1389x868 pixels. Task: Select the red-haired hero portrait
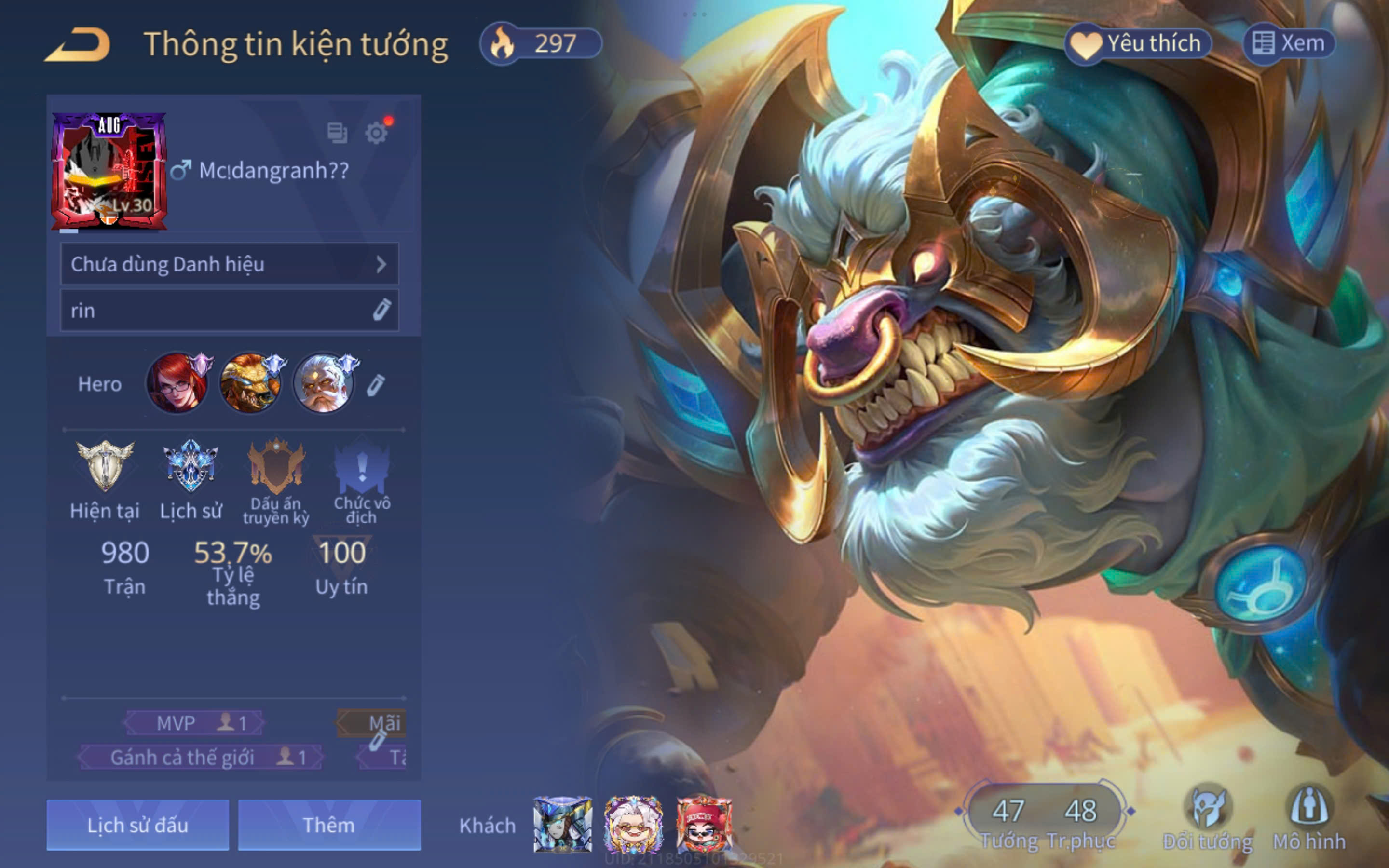(177, 383)
